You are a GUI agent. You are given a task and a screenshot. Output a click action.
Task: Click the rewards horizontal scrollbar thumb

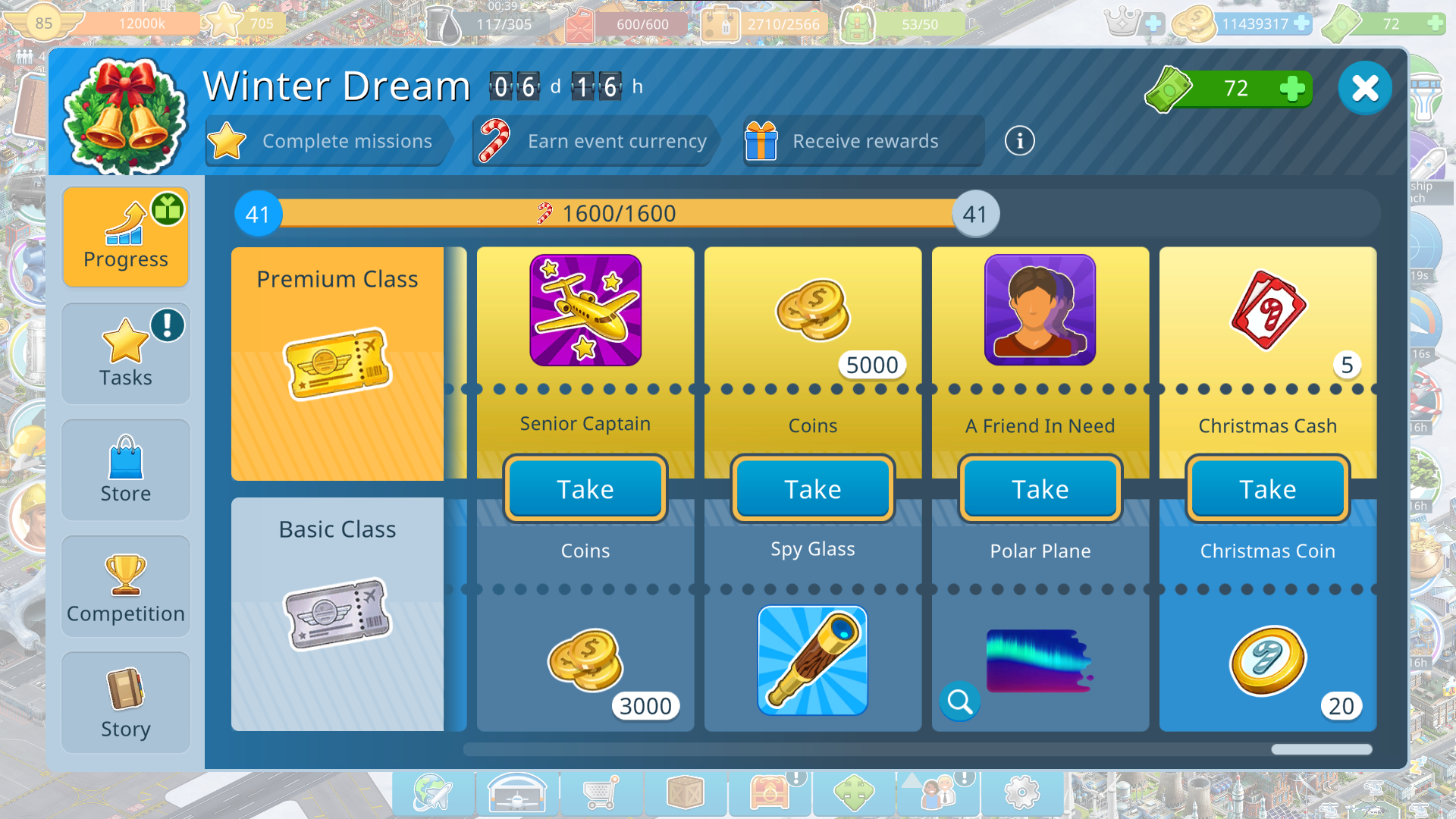tap(1322, 750)
